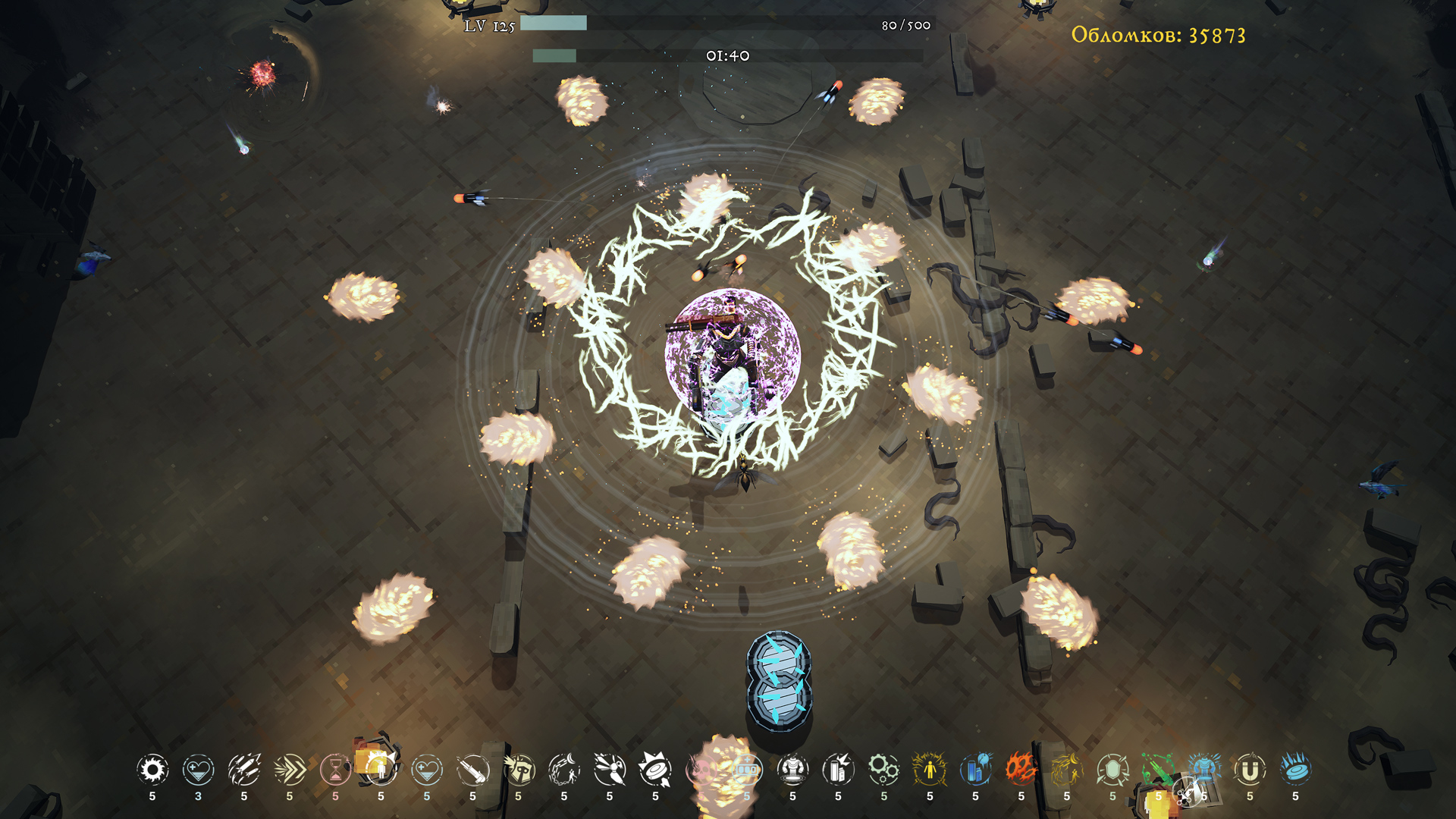Click the white battery with lightning icon
1456x819 pixels.
tap(838, 770)
